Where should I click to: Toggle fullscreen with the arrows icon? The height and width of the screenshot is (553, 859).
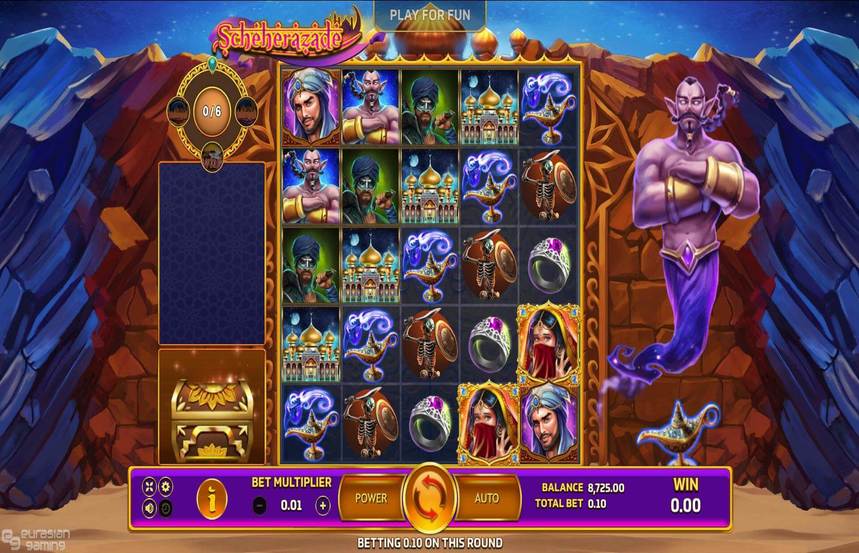(x=149, y=486)
